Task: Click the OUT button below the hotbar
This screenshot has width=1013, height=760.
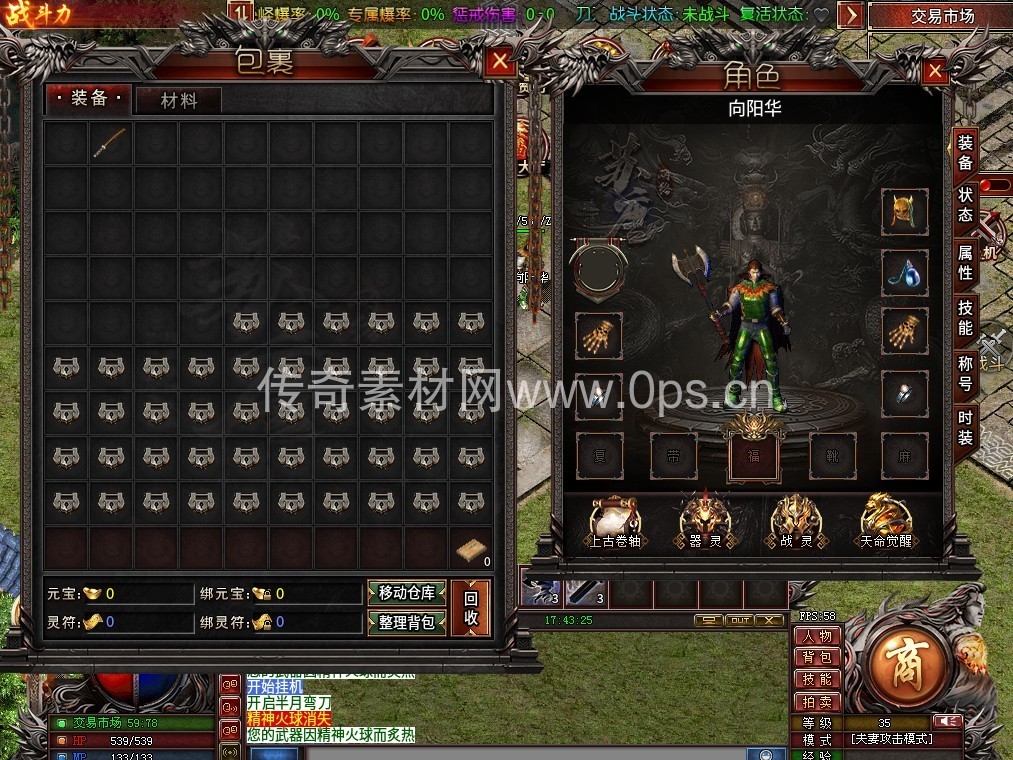Action: [738, 620]
